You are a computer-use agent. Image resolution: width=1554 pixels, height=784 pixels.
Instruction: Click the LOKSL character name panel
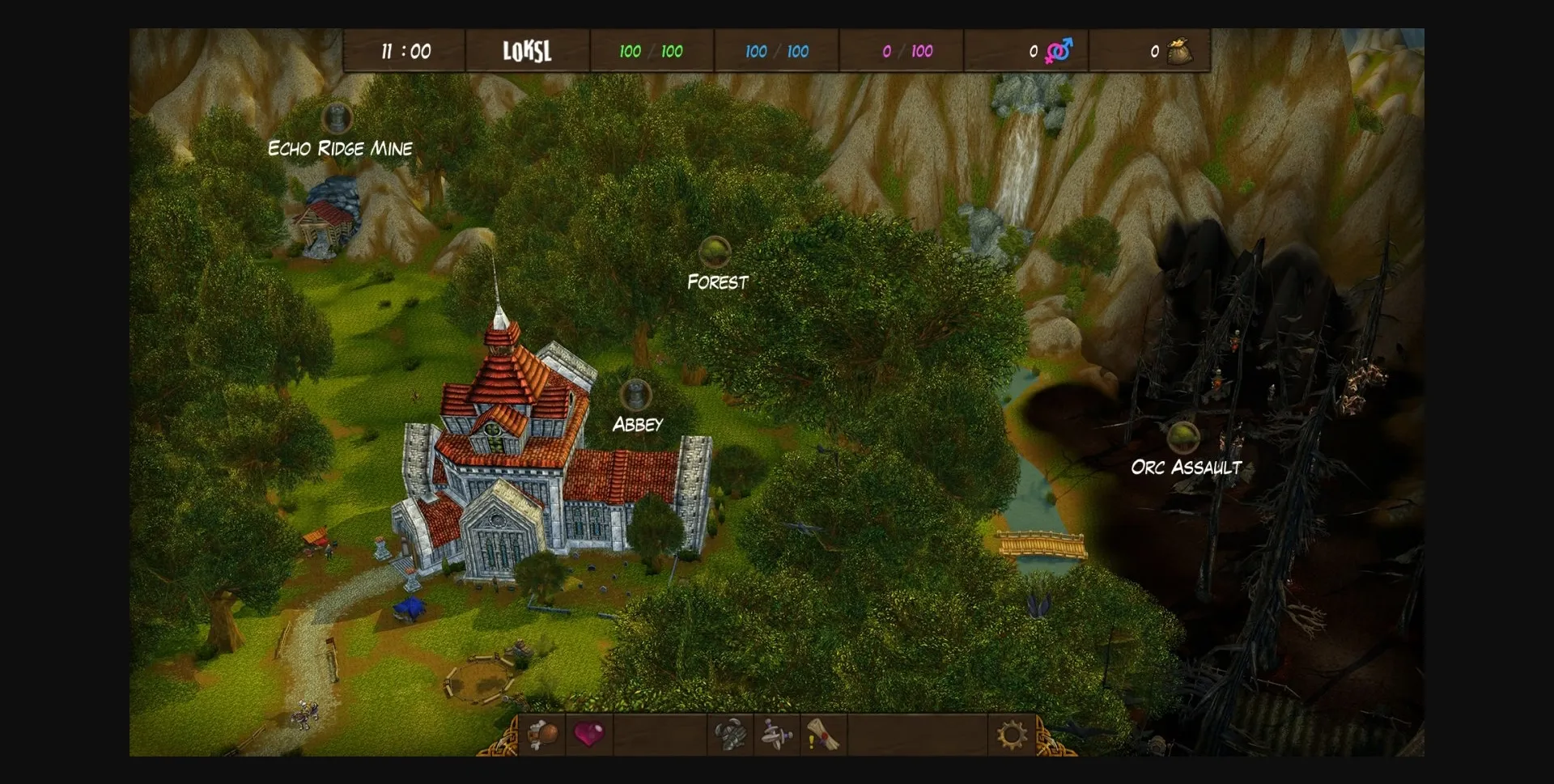click(527, 51)
